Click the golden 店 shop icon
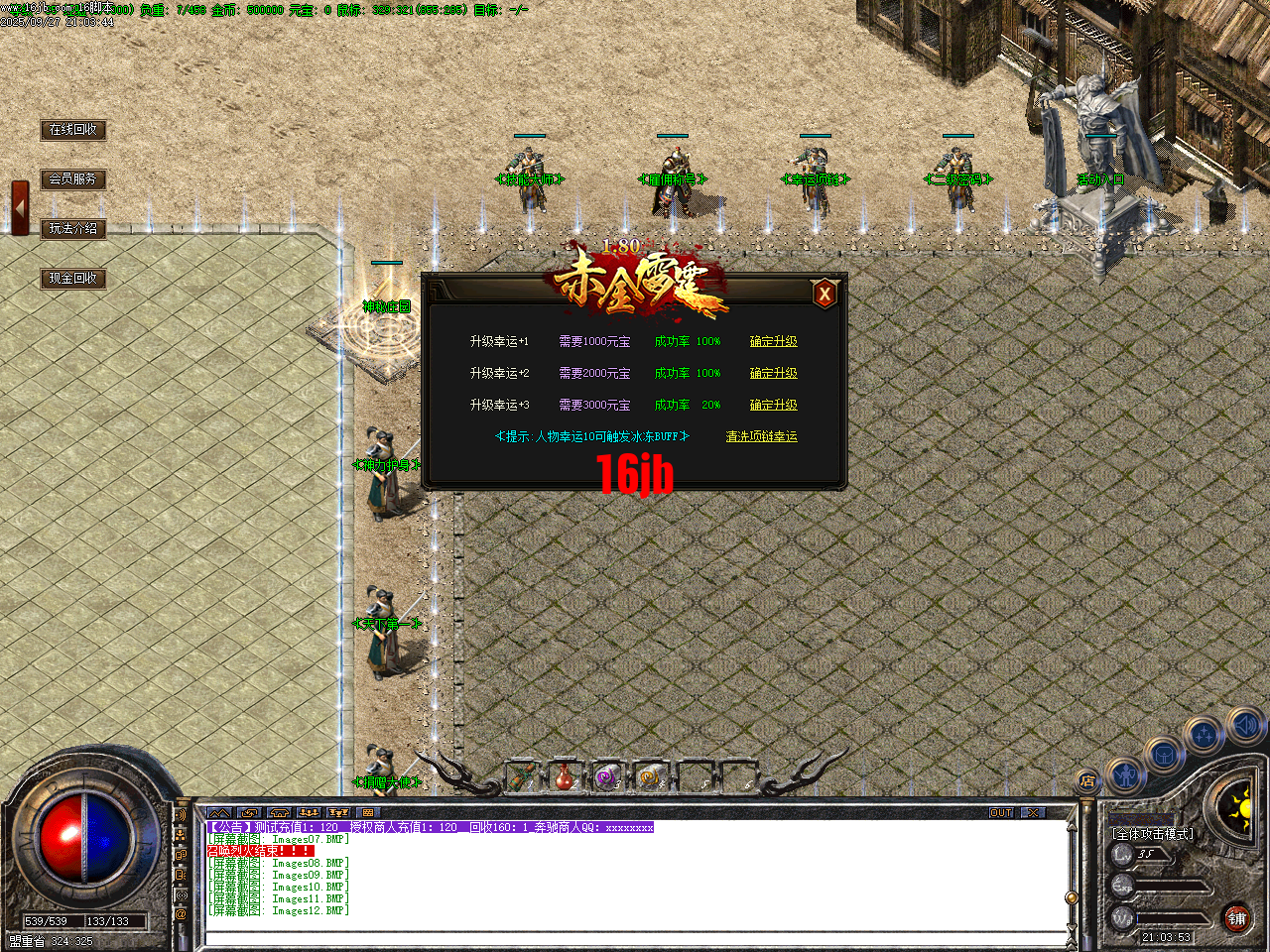Image resolution: width=1270 pixels, height=952 pixels. coord(1088,782)
